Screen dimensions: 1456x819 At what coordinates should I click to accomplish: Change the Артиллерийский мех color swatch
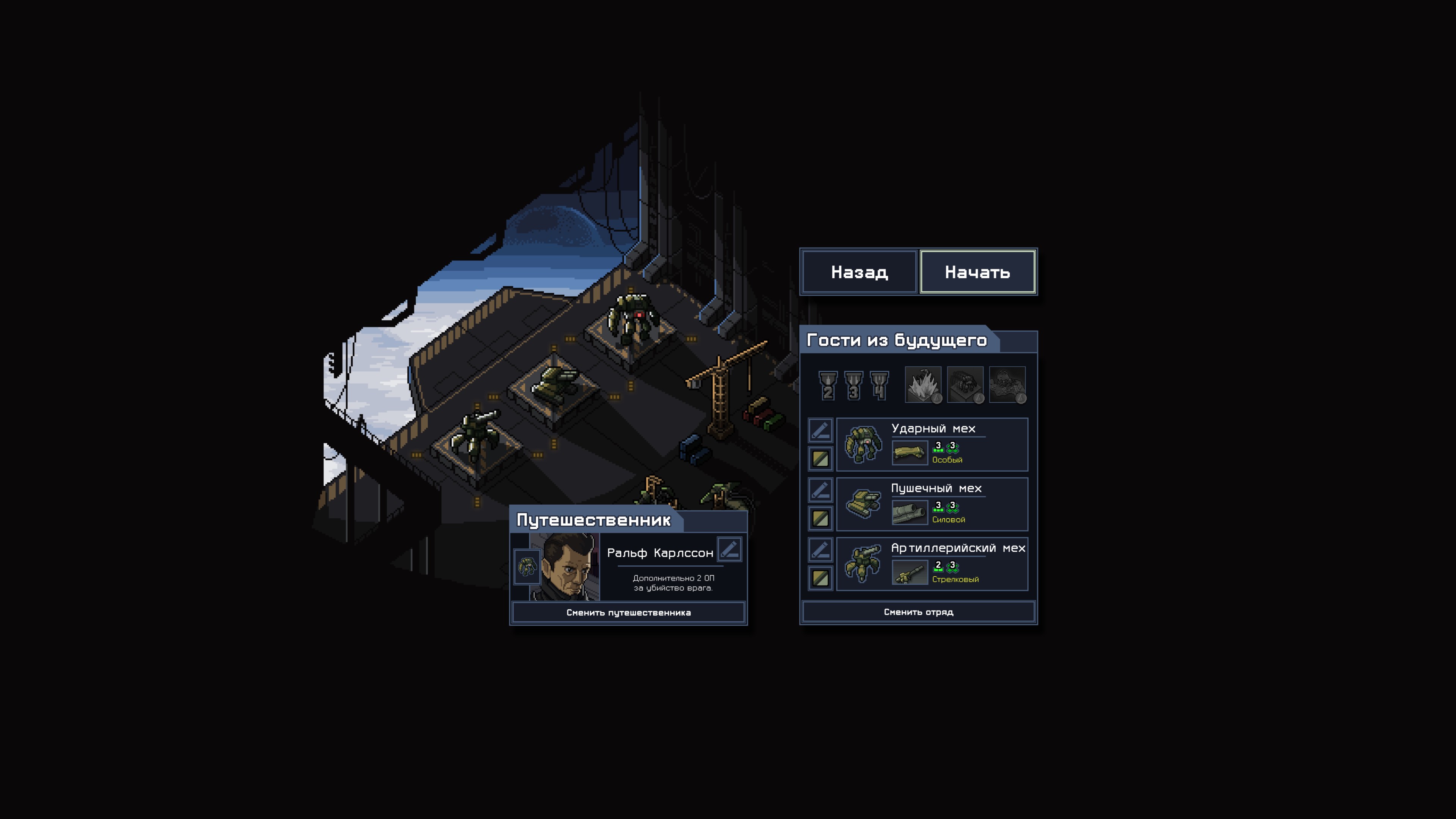point(820,577)
